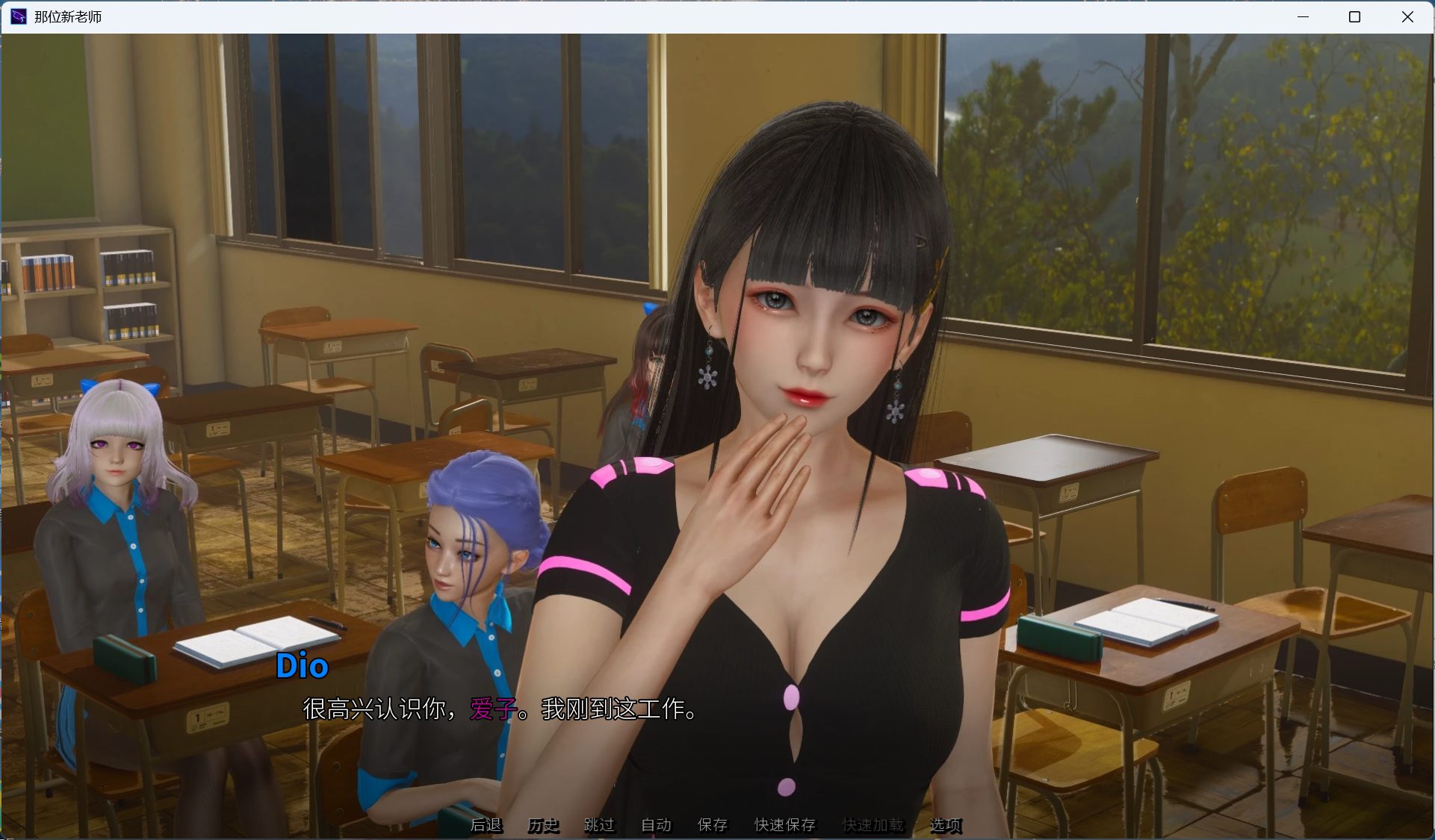Open the 保存 (Save) screen
This screenshot has height=840, width=1435.
point(713,826)
